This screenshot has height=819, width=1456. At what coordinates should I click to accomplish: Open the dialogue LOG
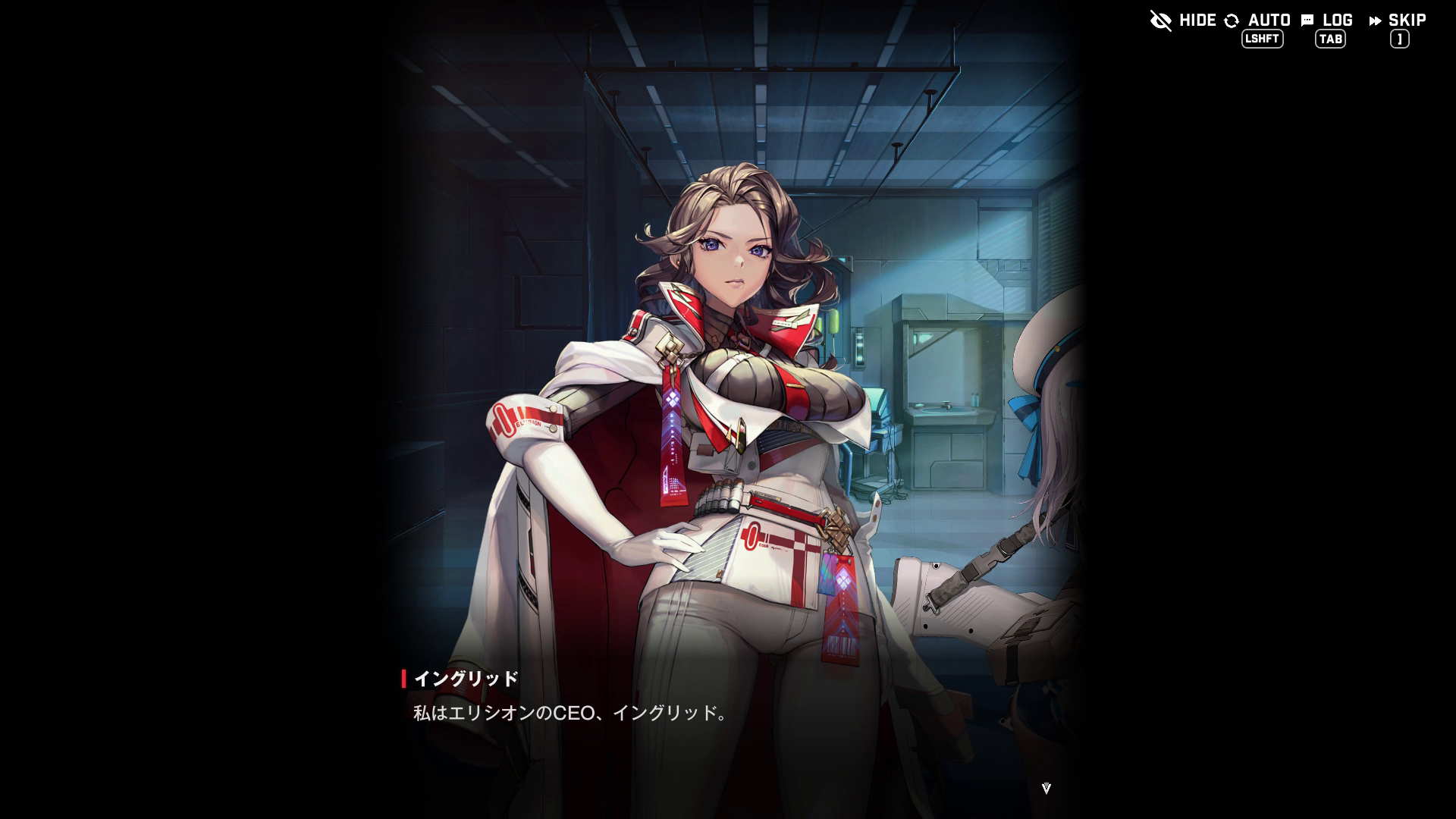[x=1327, y=20]
